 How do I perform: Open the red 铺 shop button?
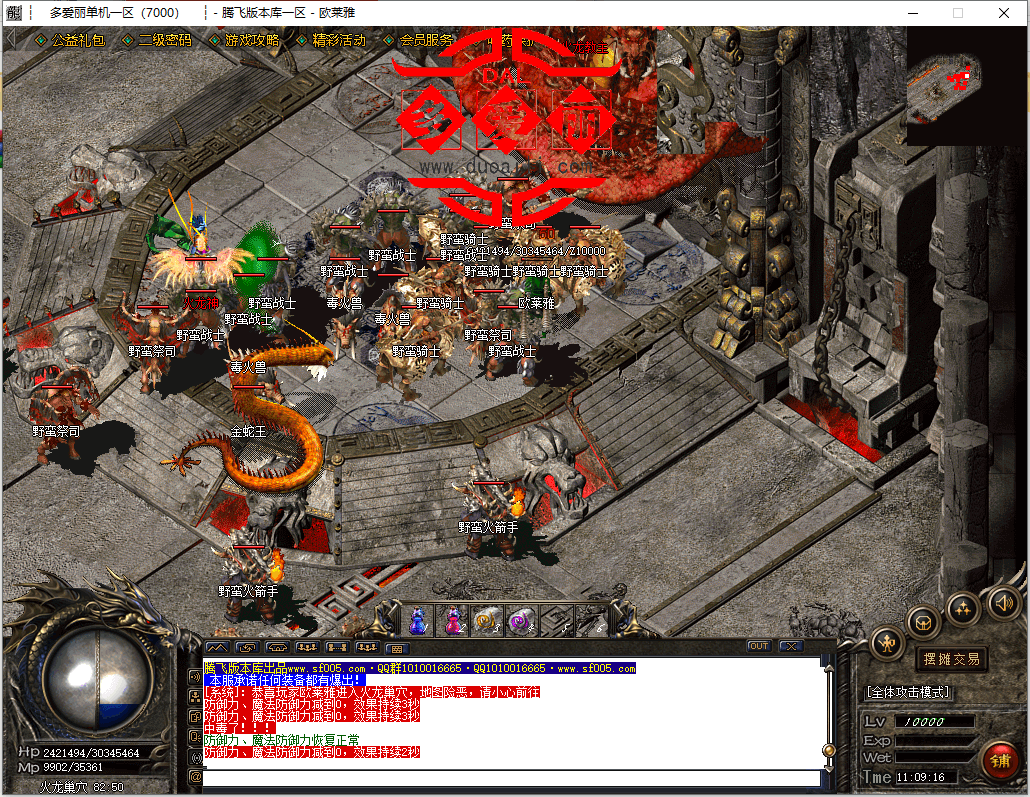coord(999,758)
